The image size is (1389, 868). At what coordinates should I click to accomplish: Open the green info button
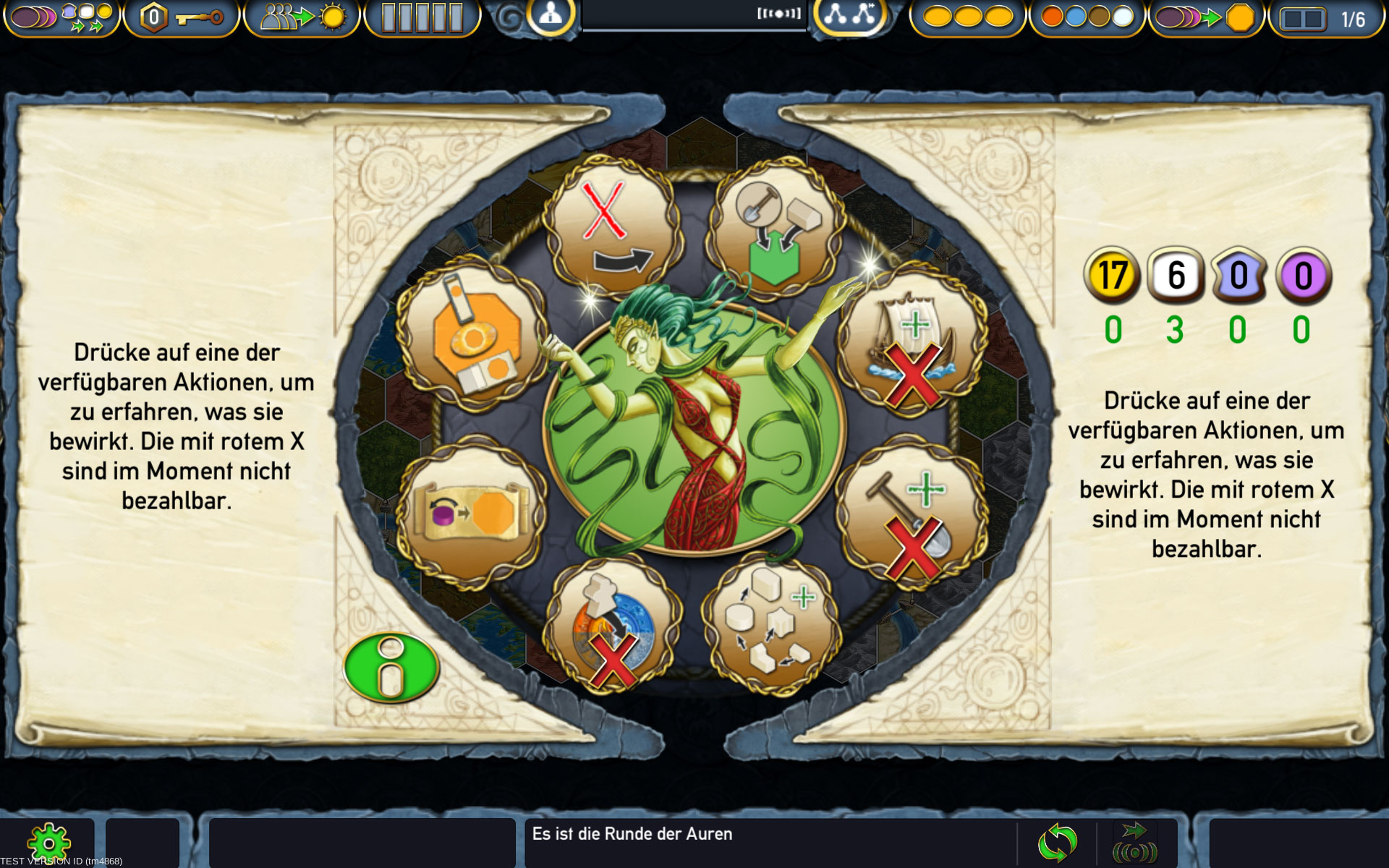391,668
